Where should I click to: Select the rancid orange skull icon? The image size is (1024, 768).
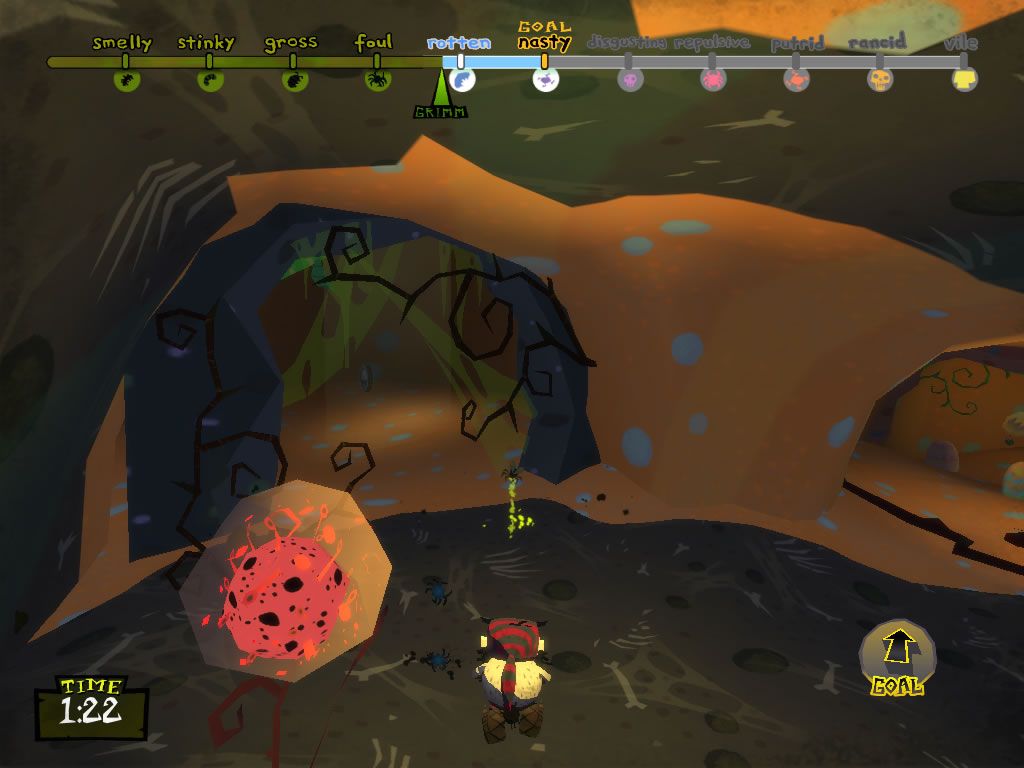(880, 80)
